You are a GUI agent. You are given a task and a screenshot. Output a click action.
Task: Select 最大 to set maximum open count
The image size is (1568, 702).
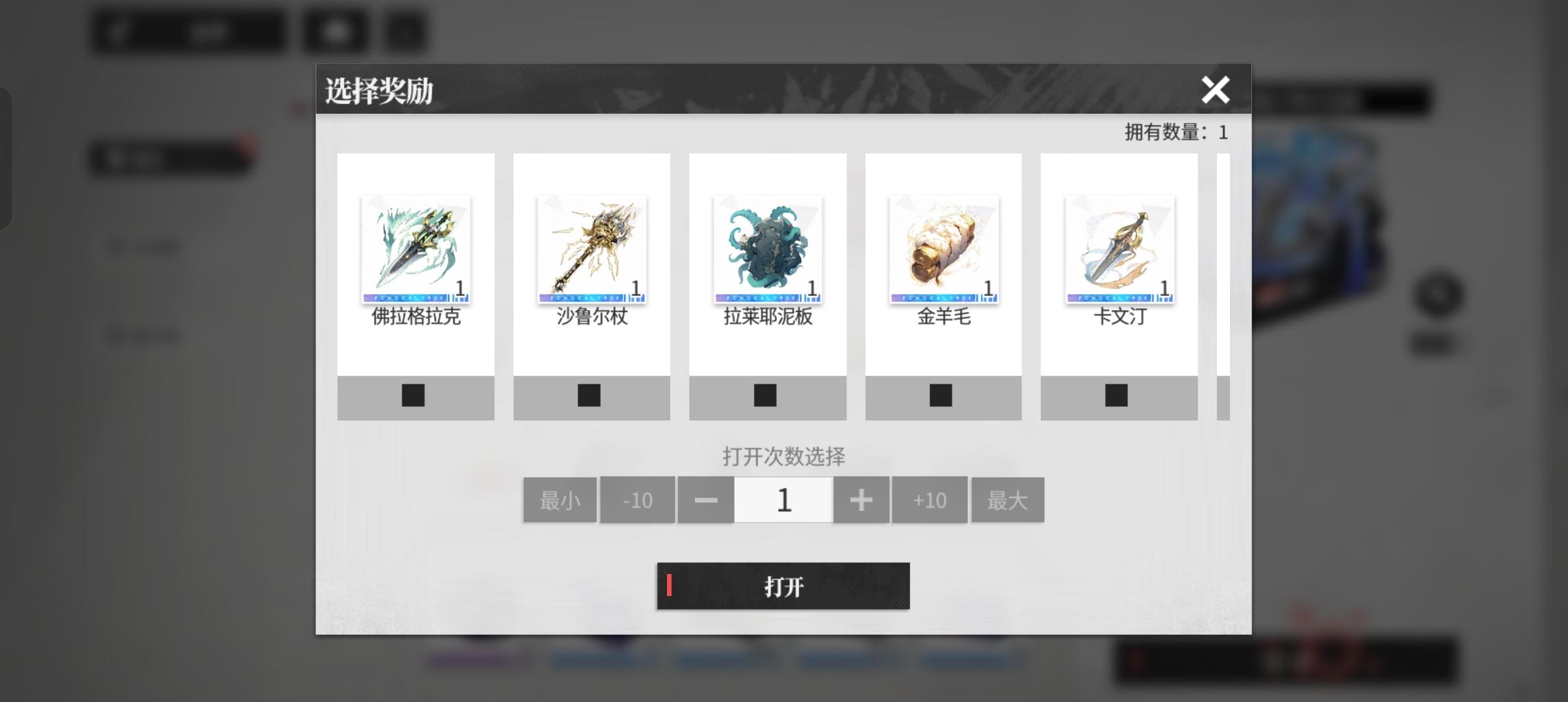tap(1008, 499)
